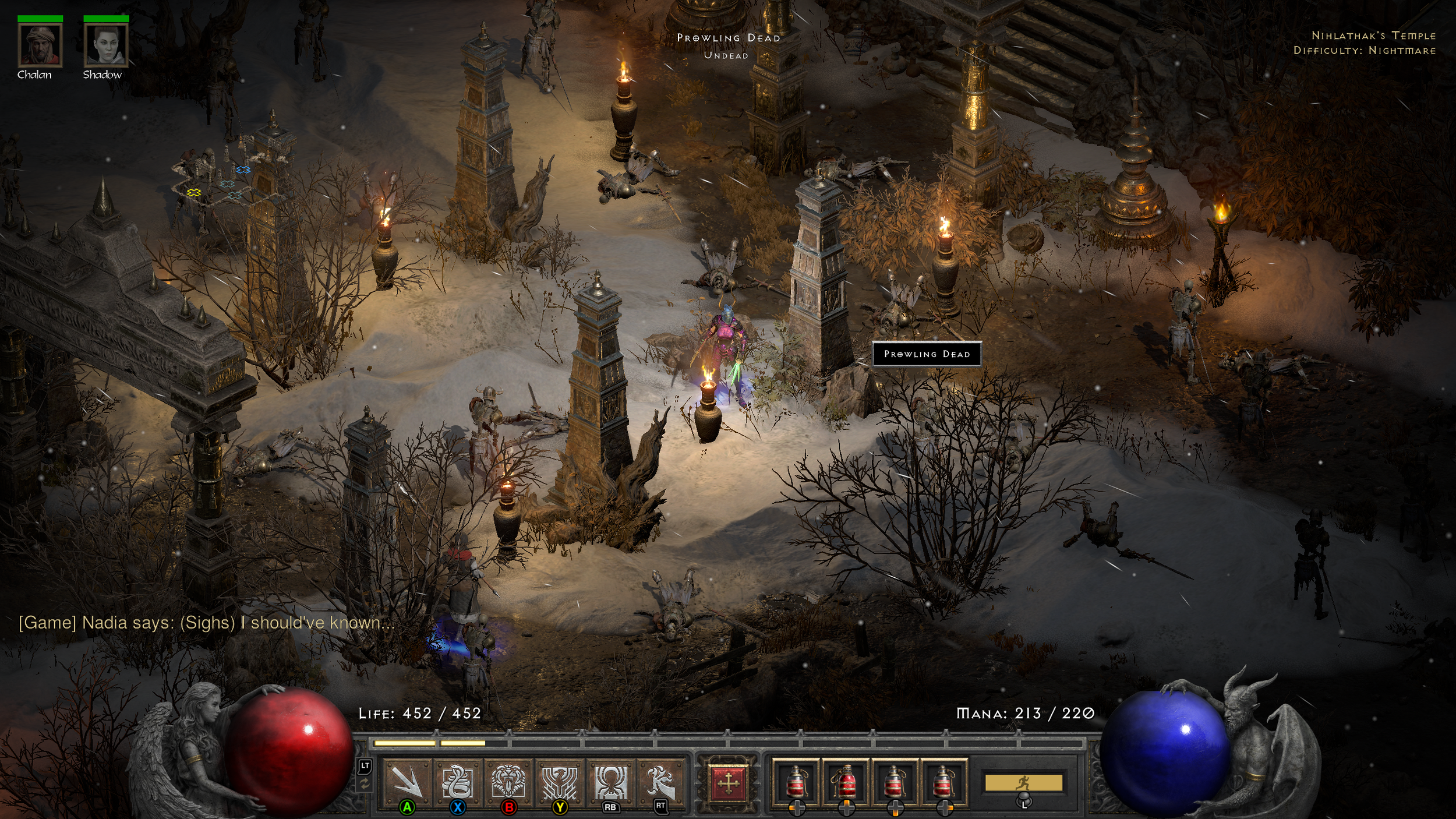Select the Phoenix Strike bird skill
Image resolution: width=1456 pixels, height=819 pixels.
[x=560, y=781]
